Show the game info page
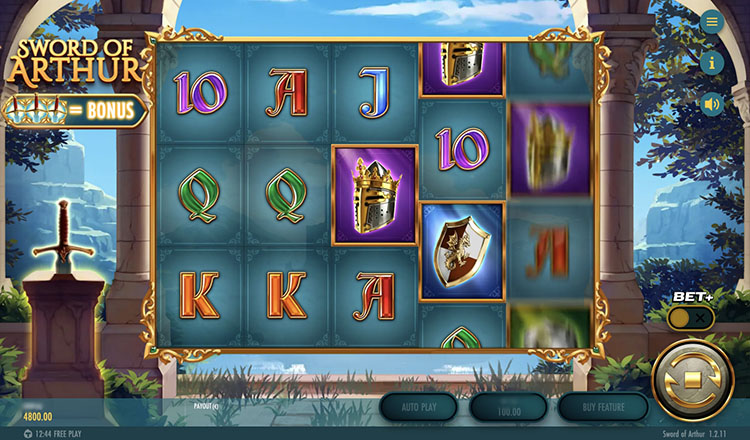 [x=712, y=62]
